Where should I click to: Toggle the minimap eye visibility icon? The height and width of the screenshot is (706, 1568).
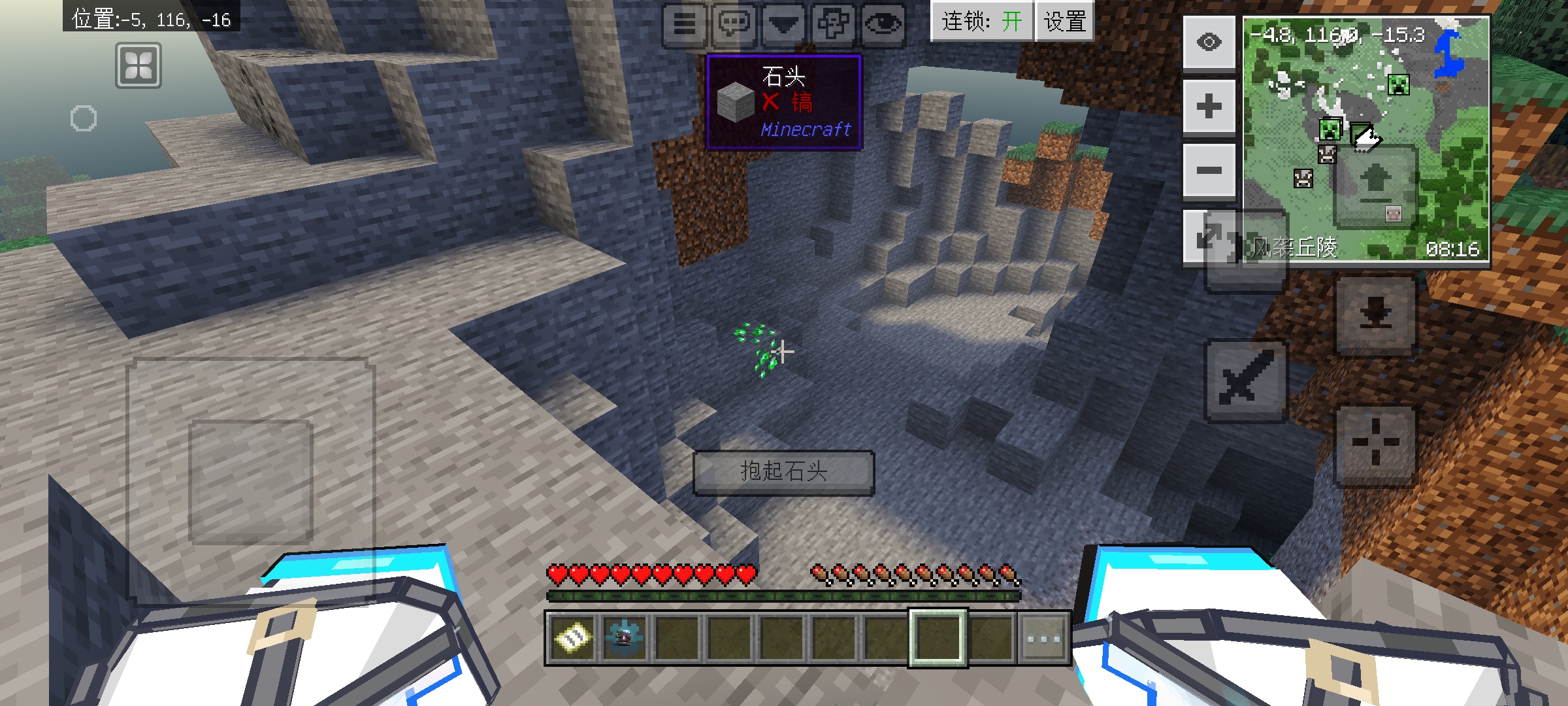click(x=1209, y=41)
